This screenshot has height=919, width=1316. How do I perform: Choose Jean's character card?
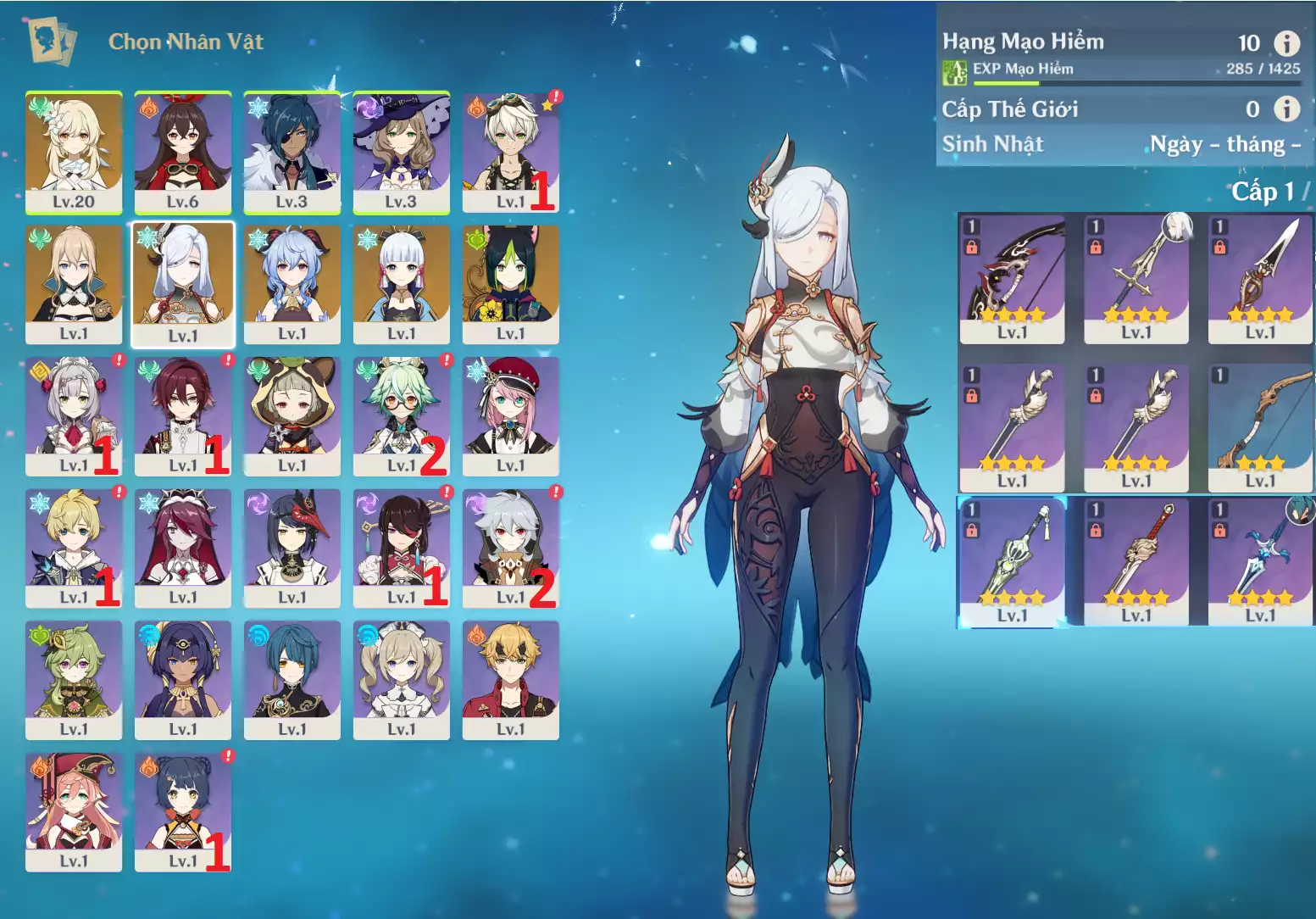pyautogui.click(x=74, y=284)
